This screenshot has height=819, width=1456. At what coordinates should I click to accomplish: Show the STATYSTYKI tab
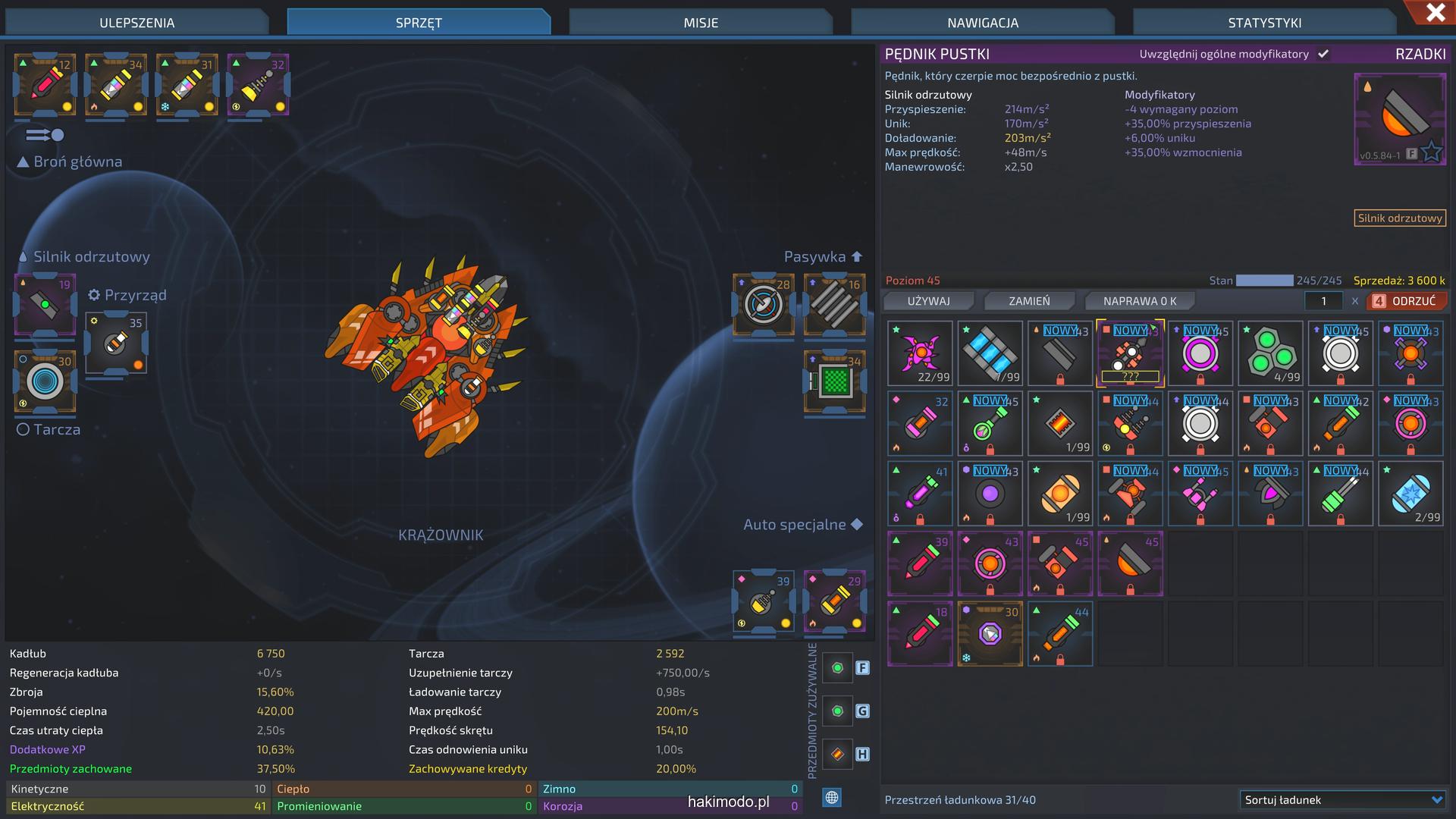pyautogui.click(x=1264, y=23)
